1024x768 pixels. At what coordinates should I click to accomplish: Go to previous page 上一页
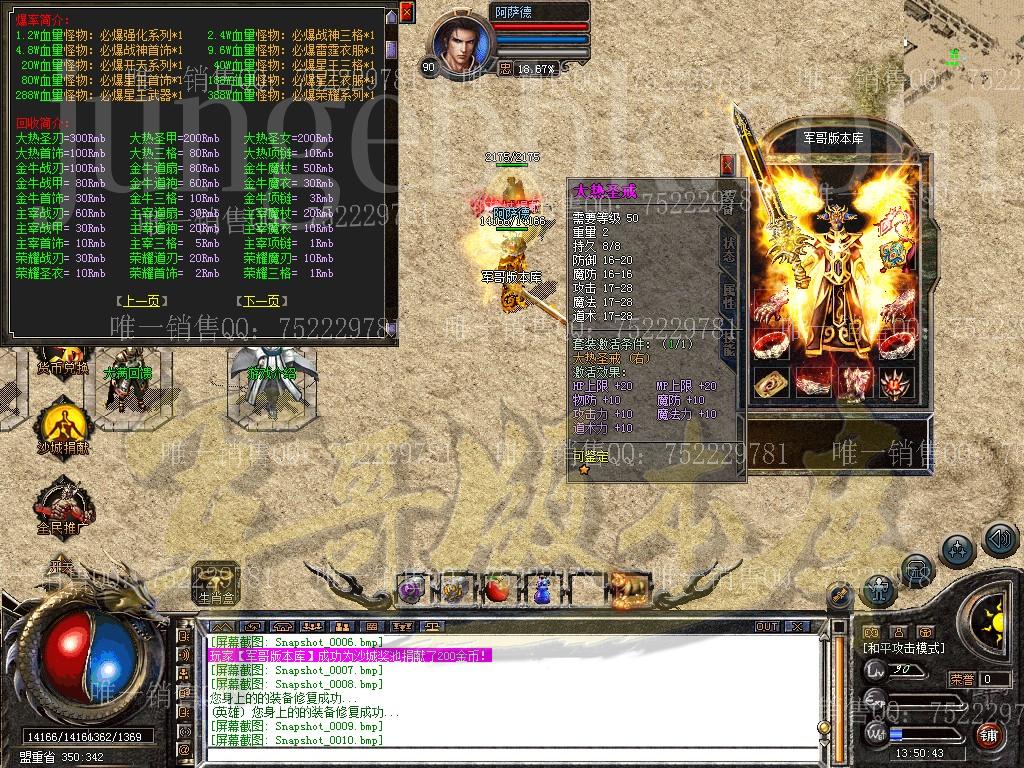[x=140, y=300]
